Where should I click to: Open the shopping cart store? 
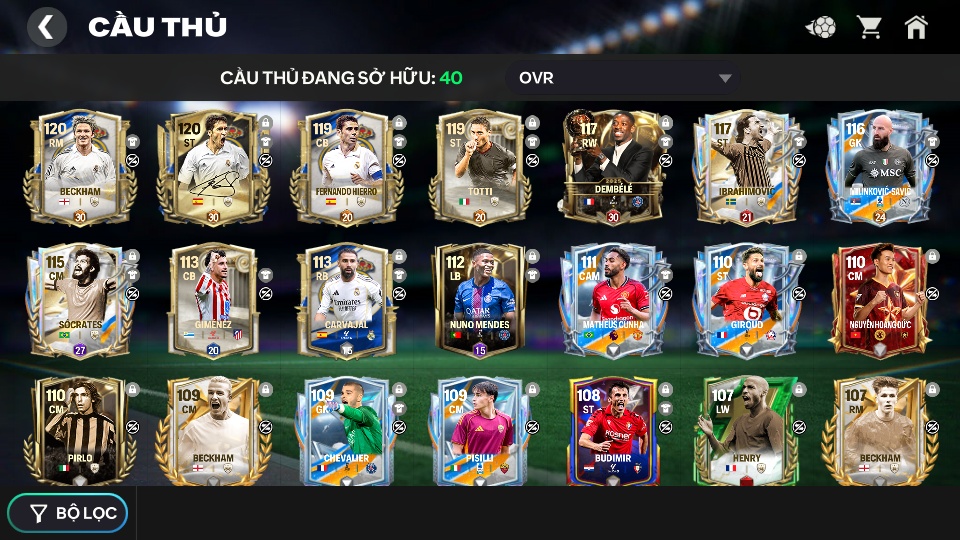[869, 27]
